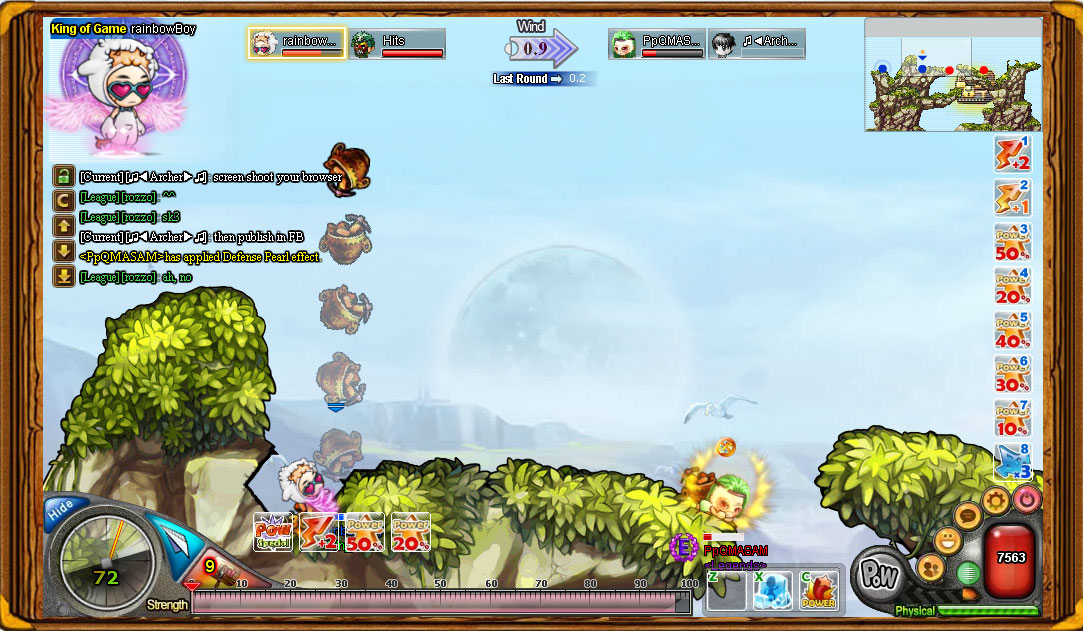Viewport: 1083px width, 631px height.
Task: Activate the Power 10% item in slot 7
Action: pyautogui.click(x=1012, y=419)
